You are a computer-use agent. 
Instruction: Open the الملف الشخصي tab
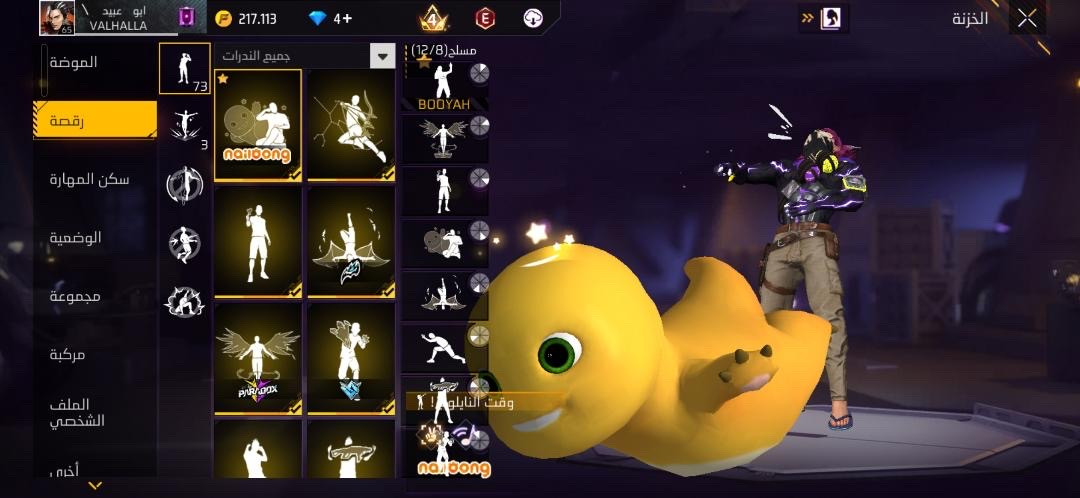tap(78, 412)
